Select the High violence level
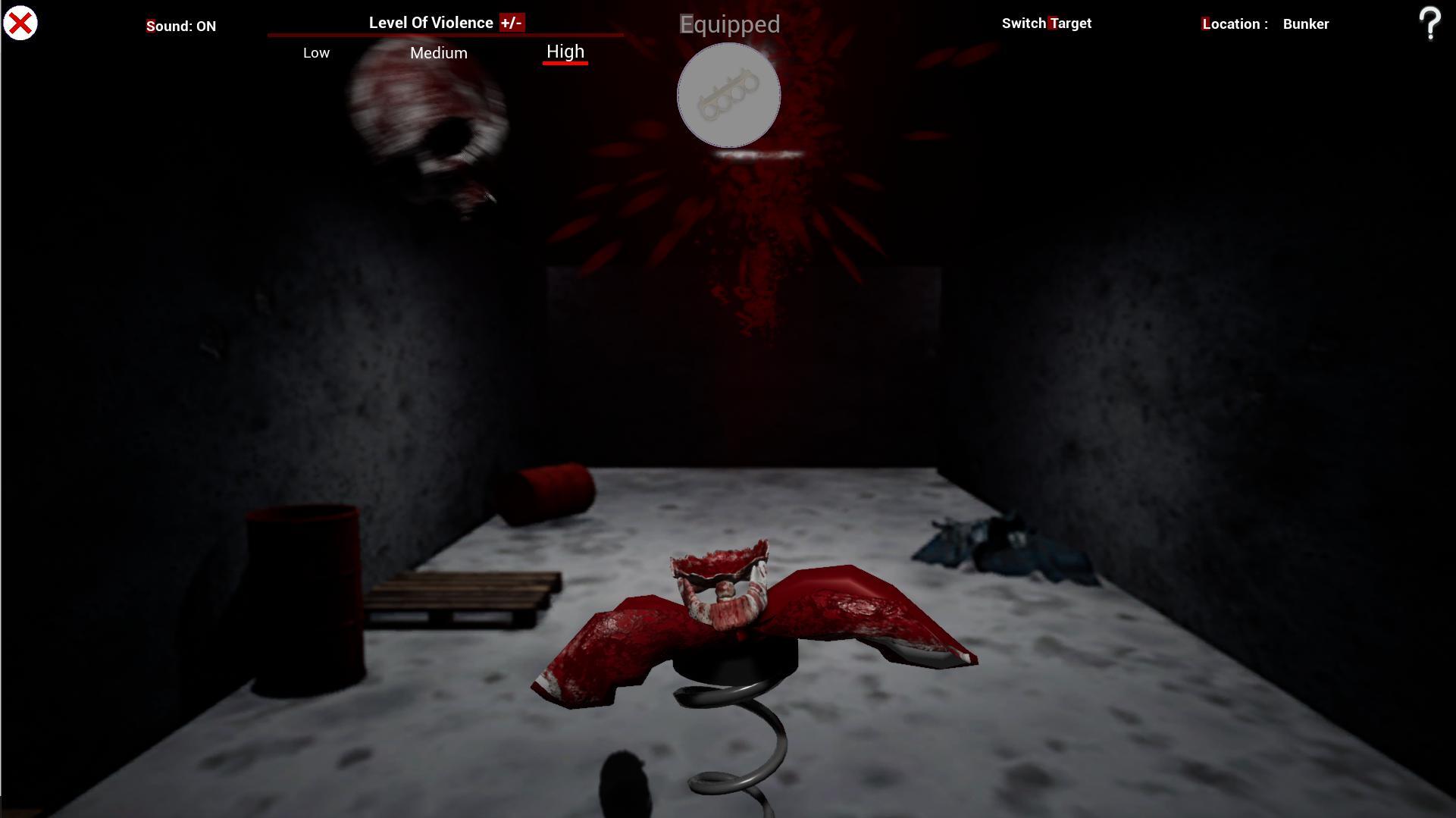 (565, 52)
